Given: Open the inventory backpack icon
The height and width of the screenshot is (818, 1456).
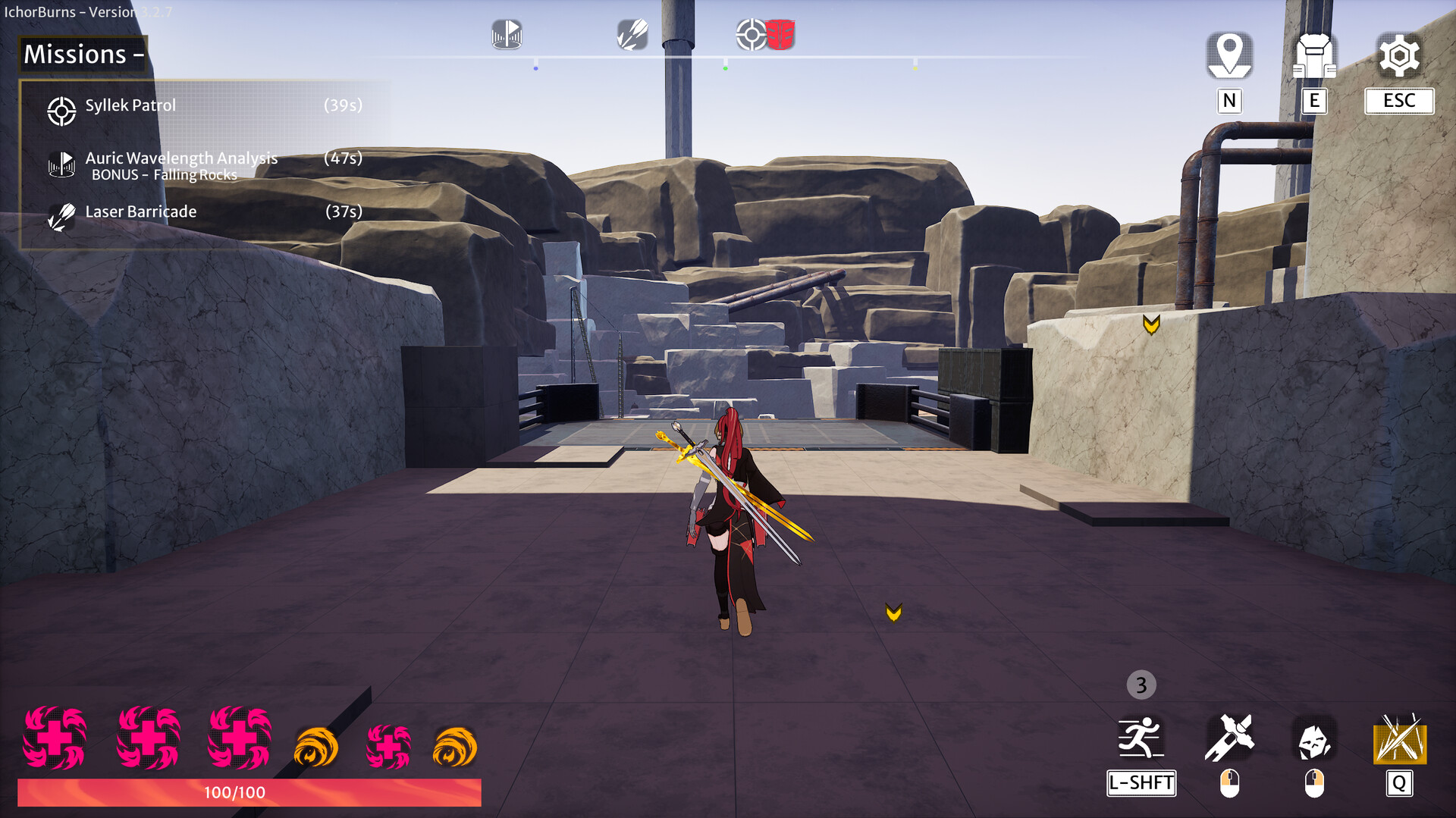Looking at the screenshot, I should 1316,54.
